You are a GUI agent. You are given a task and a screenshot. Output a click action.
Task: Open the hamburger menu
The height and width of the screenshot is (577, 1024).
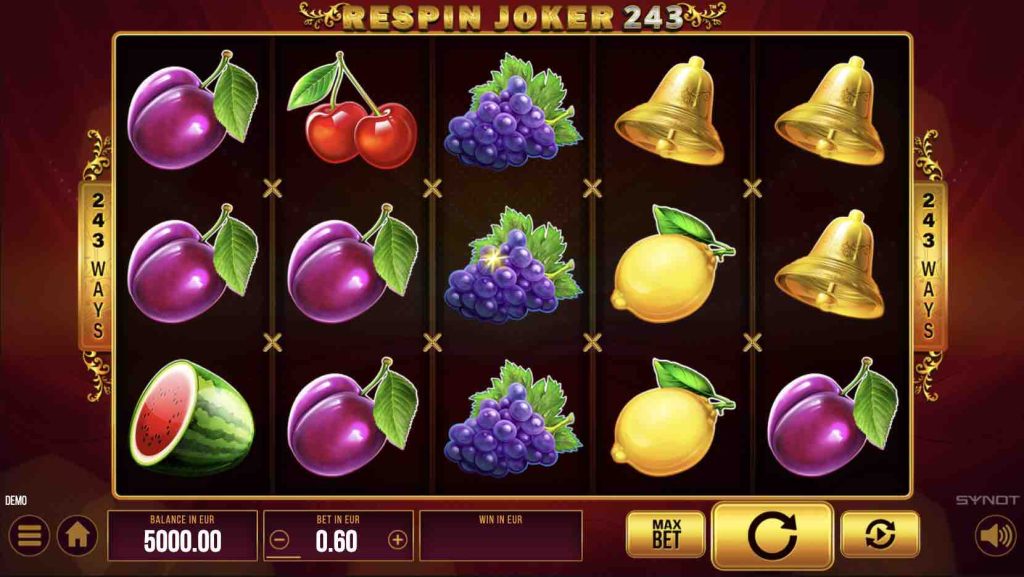28,537
